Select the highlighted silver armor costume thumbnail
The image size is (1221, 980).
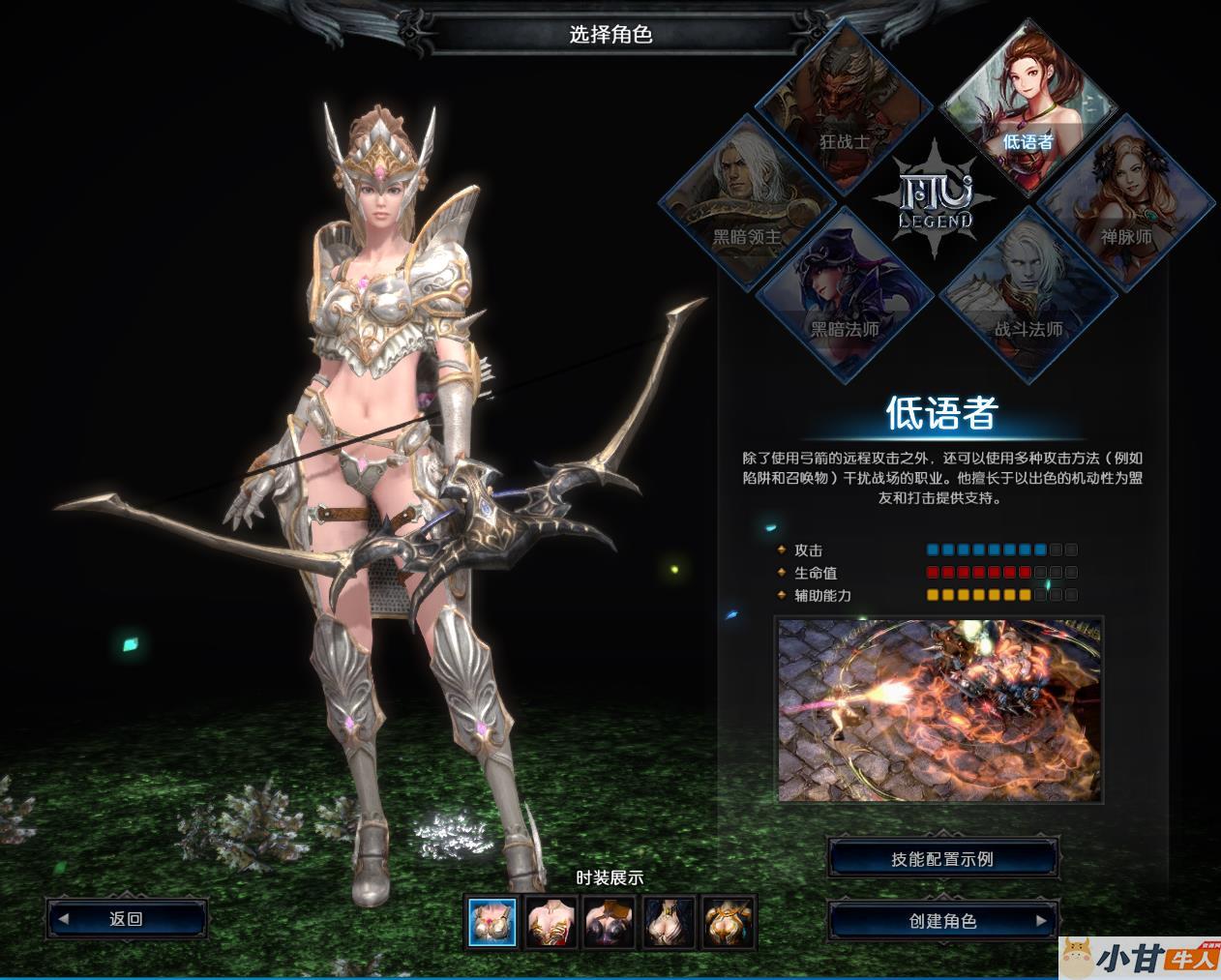pos(492,921)
